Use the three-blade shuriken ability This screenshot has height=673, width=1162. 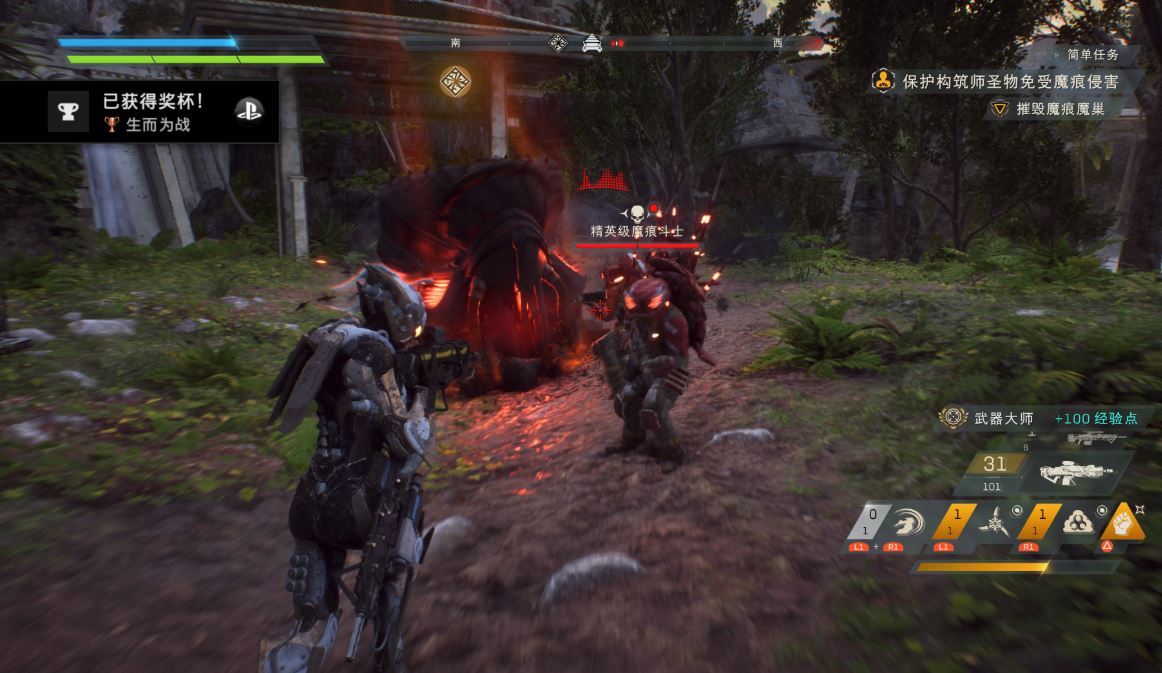point(993,523)
